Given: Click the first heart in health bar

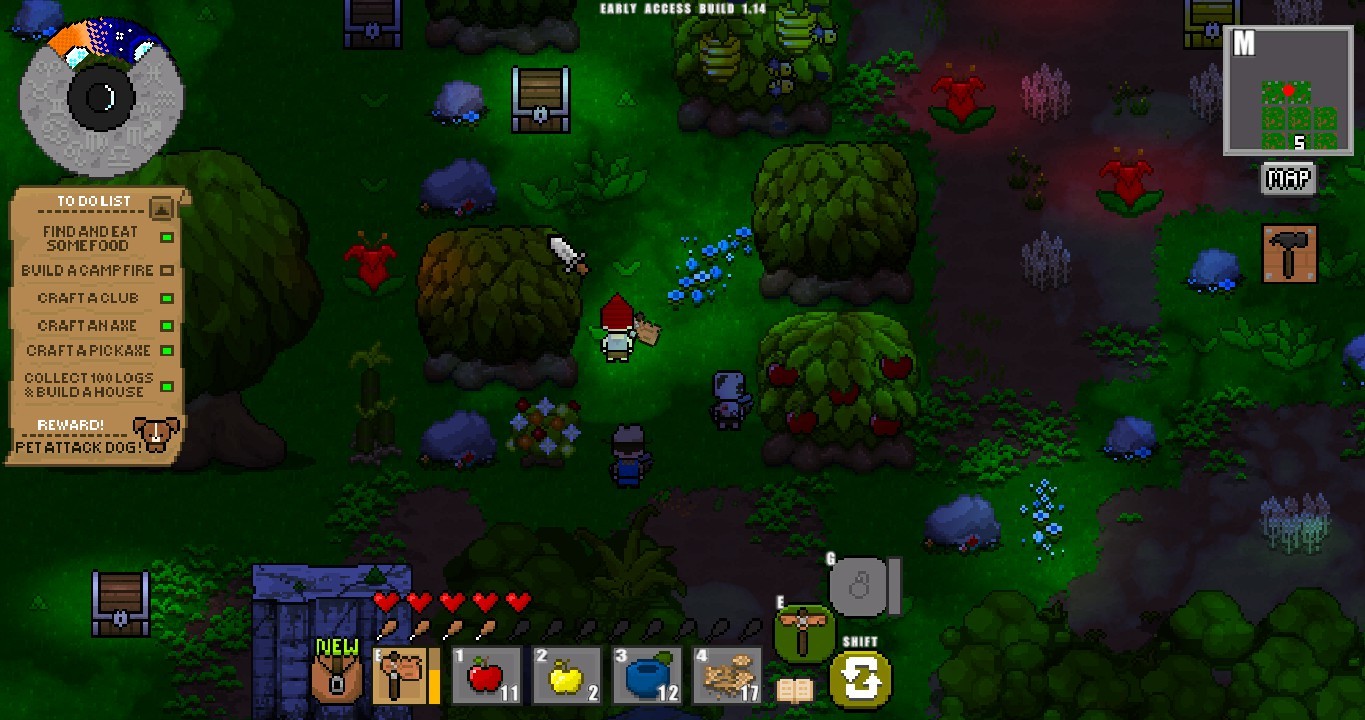Looking at the screenshot, I should tap(385, 602).
